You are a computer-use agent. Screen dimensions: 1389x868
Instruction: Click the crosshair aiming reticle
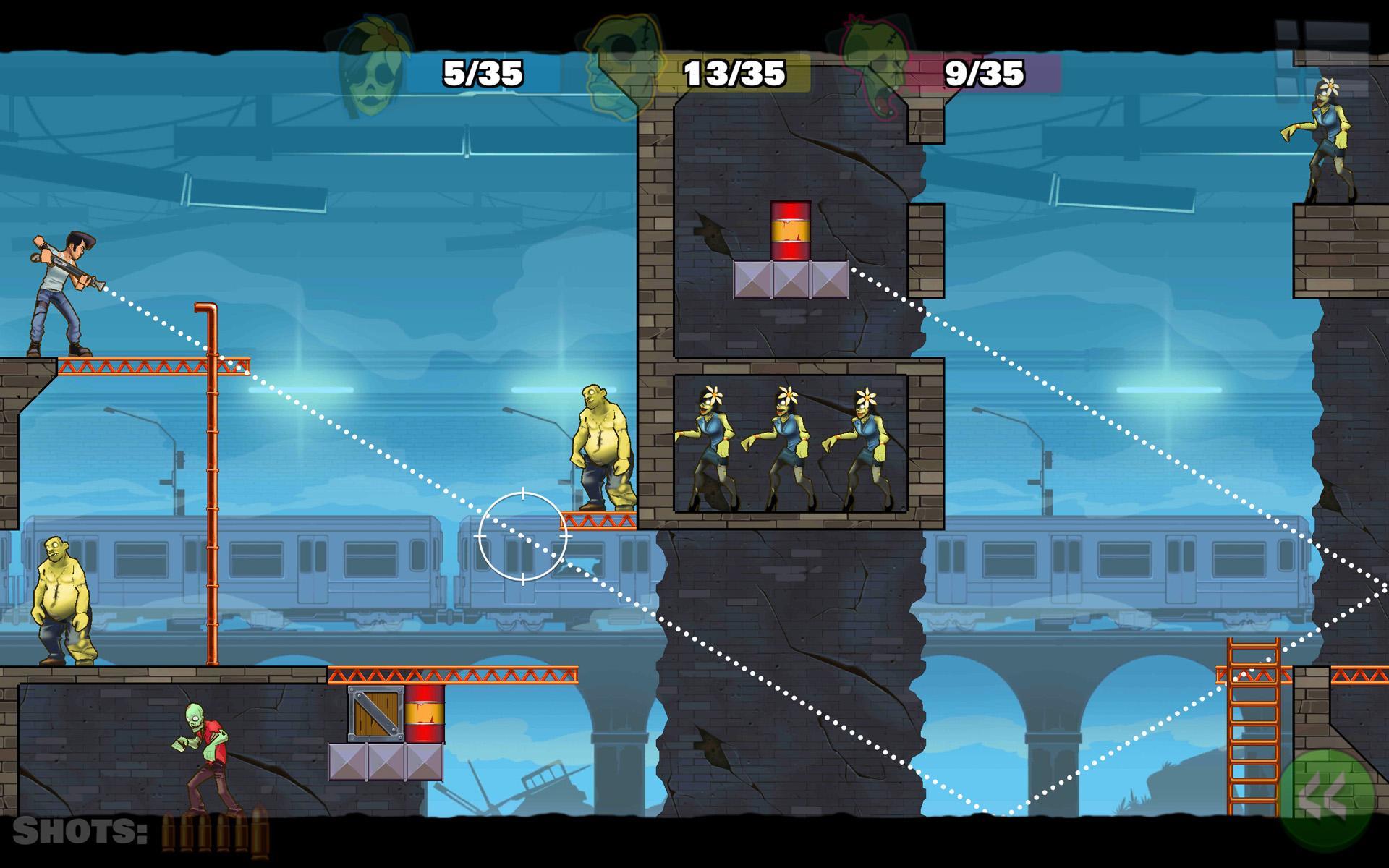tap(522, 535)
